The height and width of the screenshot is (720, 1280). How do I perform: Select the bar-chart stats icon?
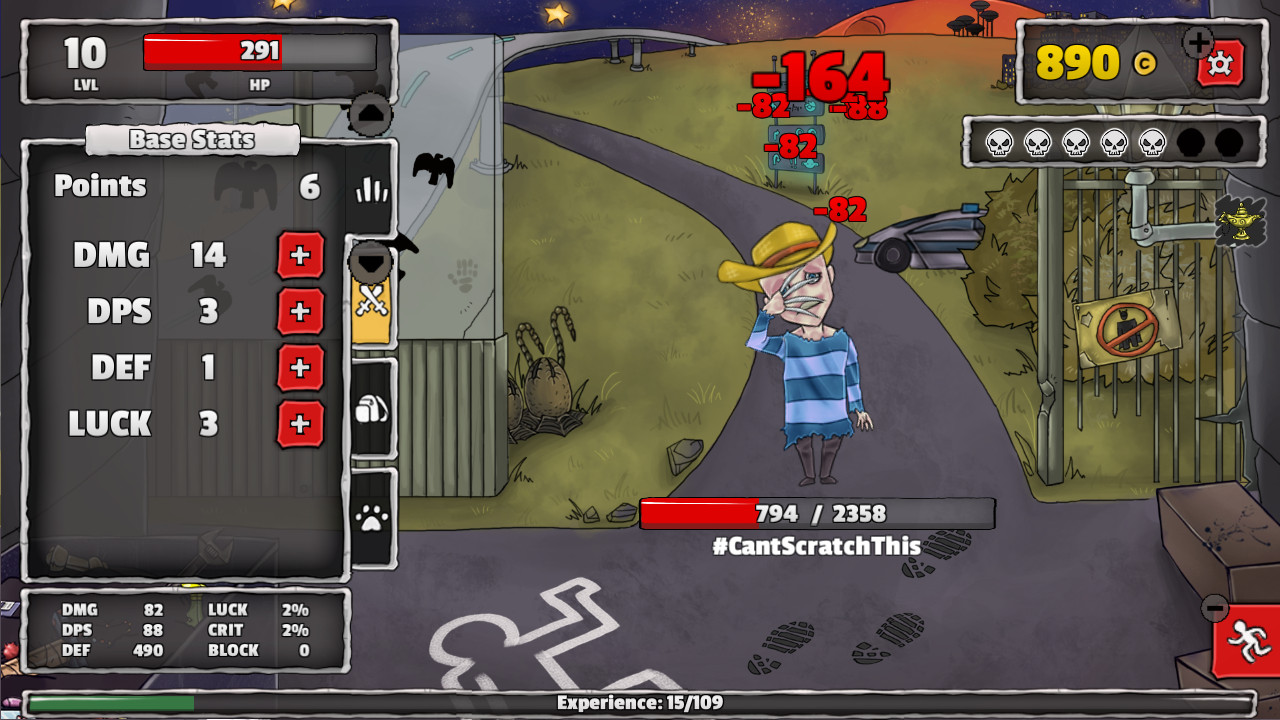(x=371, y=189)
